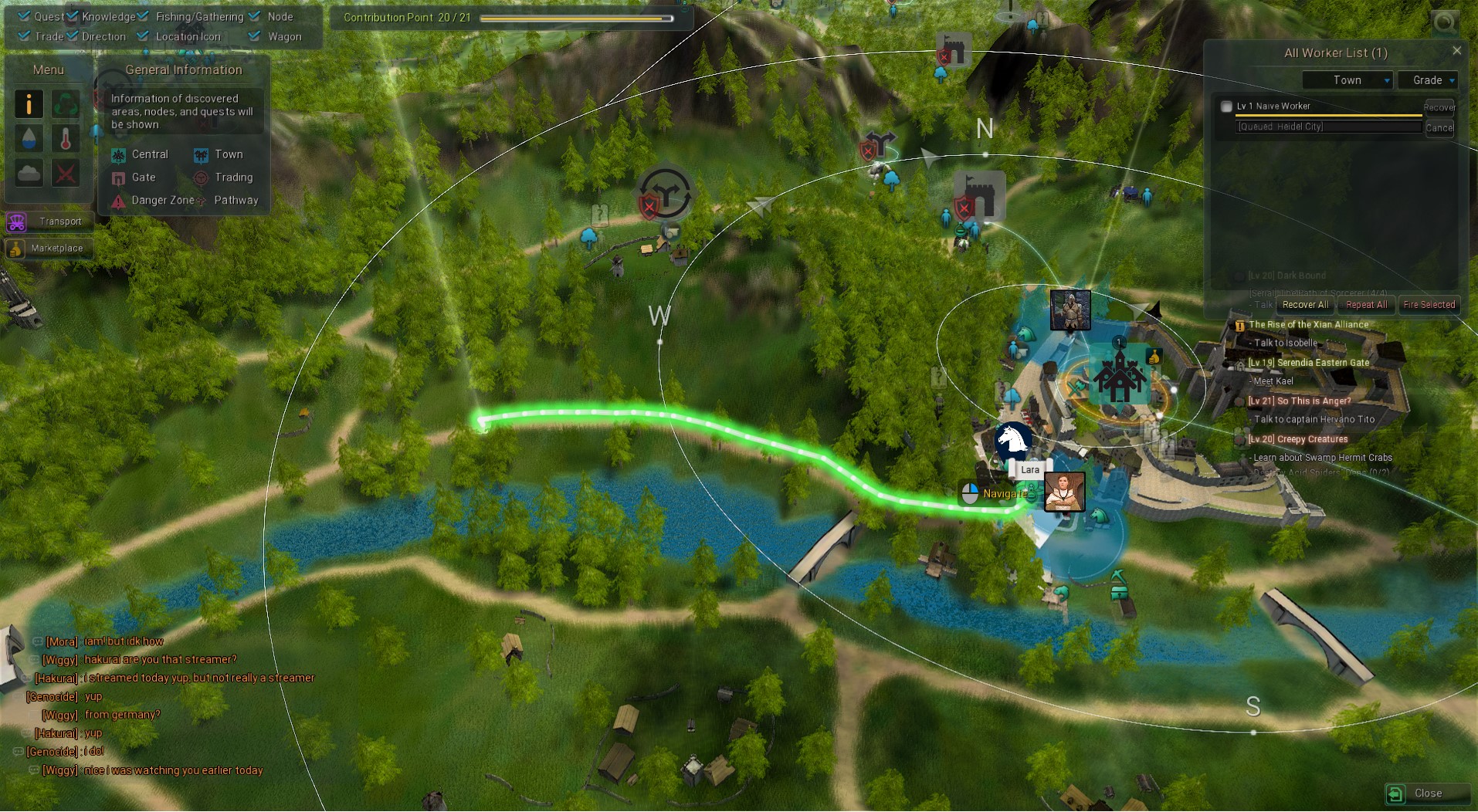This screenshot has height=812, width=1478.
Task: Switch to the temperature thermometer overlay
Action: (66, 139)
